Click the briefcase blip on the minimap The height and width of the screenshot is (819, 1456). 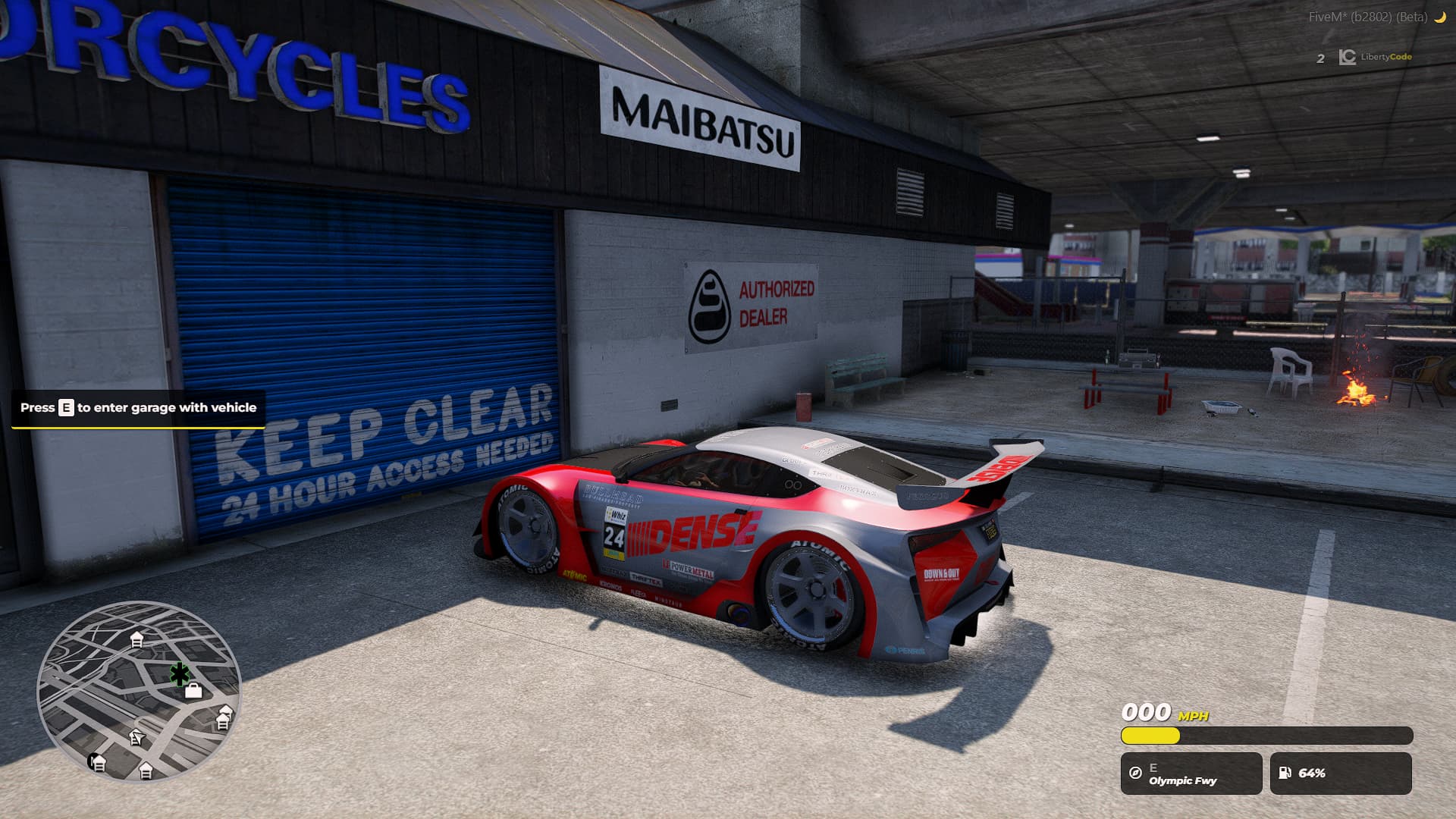(x=193, y=691)
